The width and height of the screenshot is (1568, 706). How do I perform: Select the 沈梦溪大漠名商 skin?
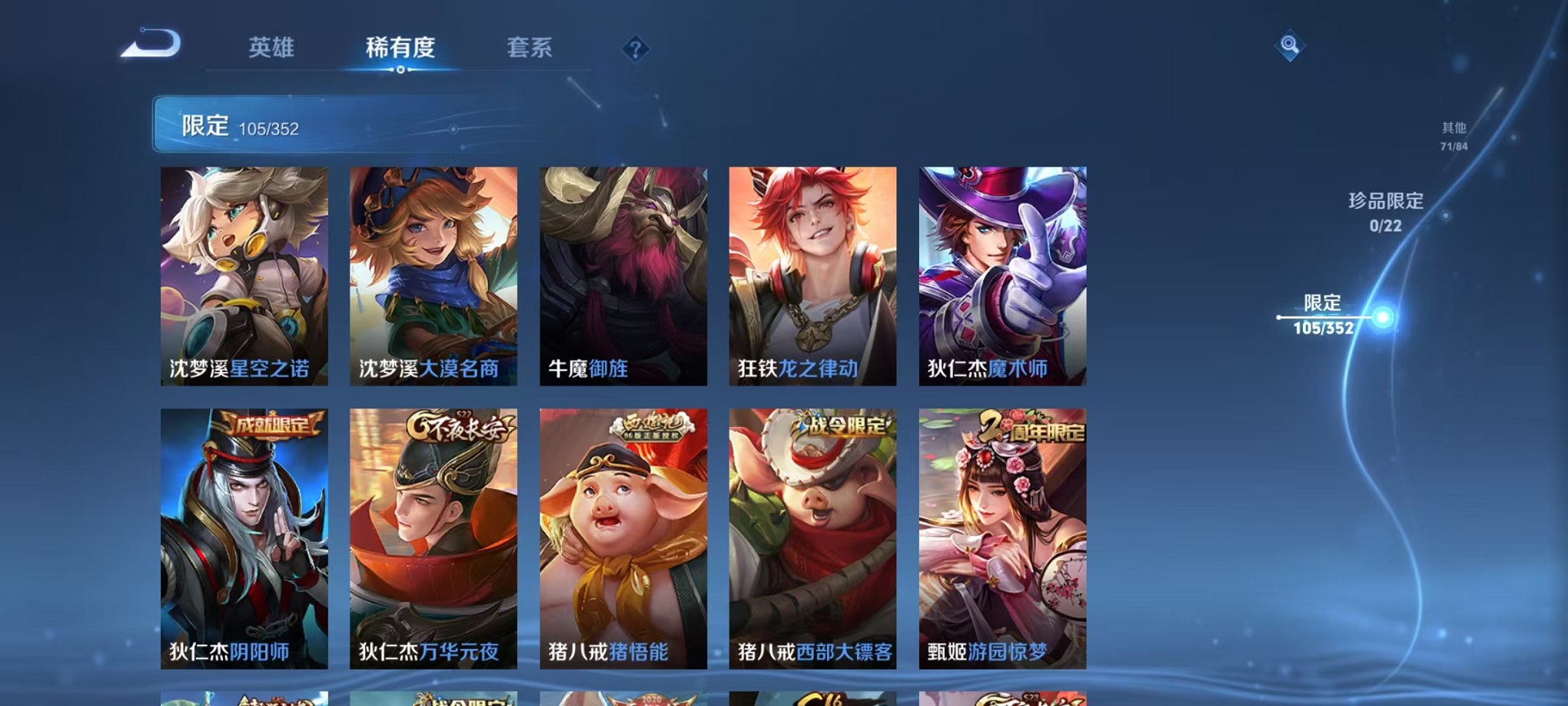(x=433, y=277)
